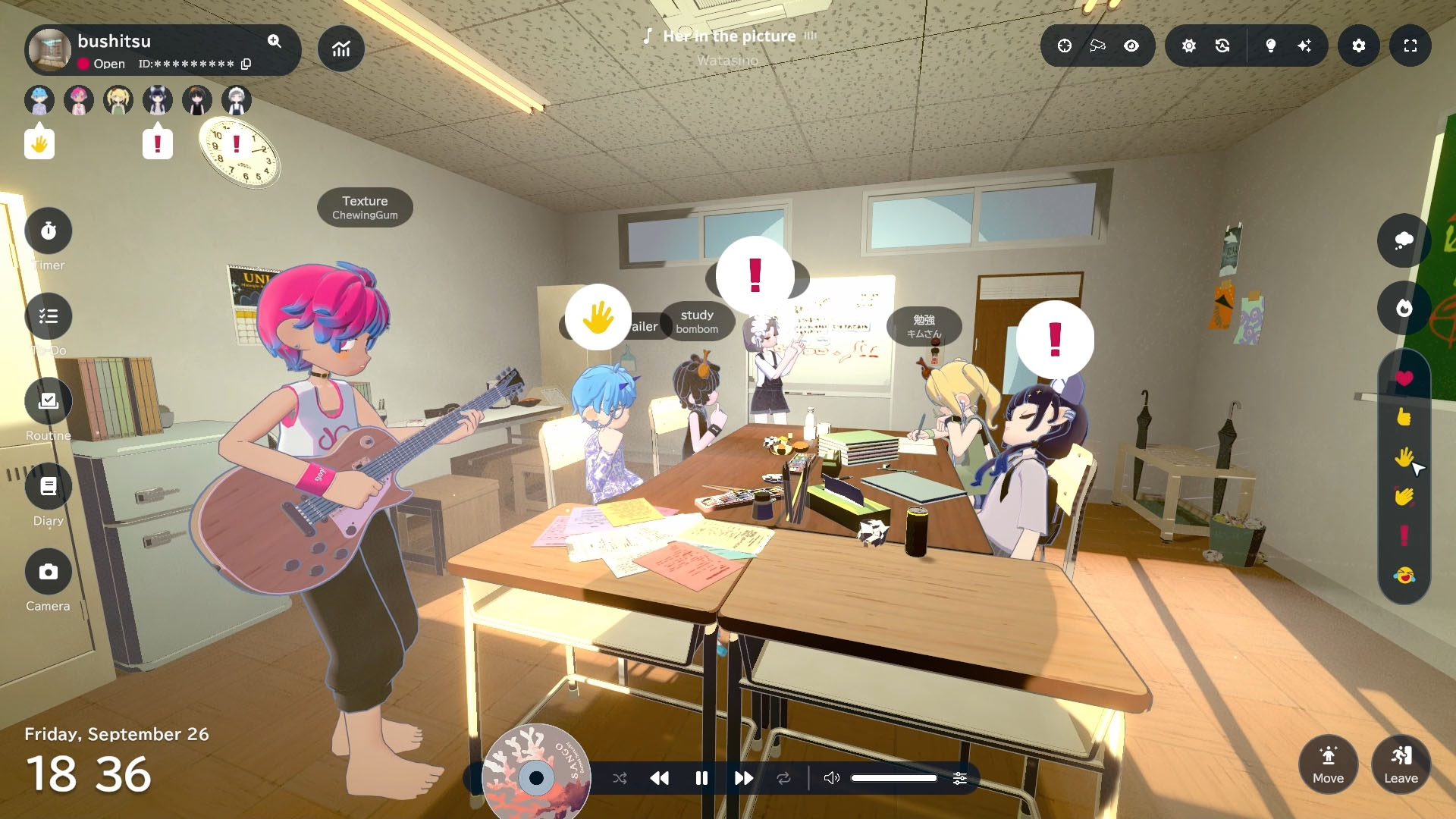Viewport: 1456px width, 819px height.
Task: Copy the room ID
Action: (x=246, y=64)
